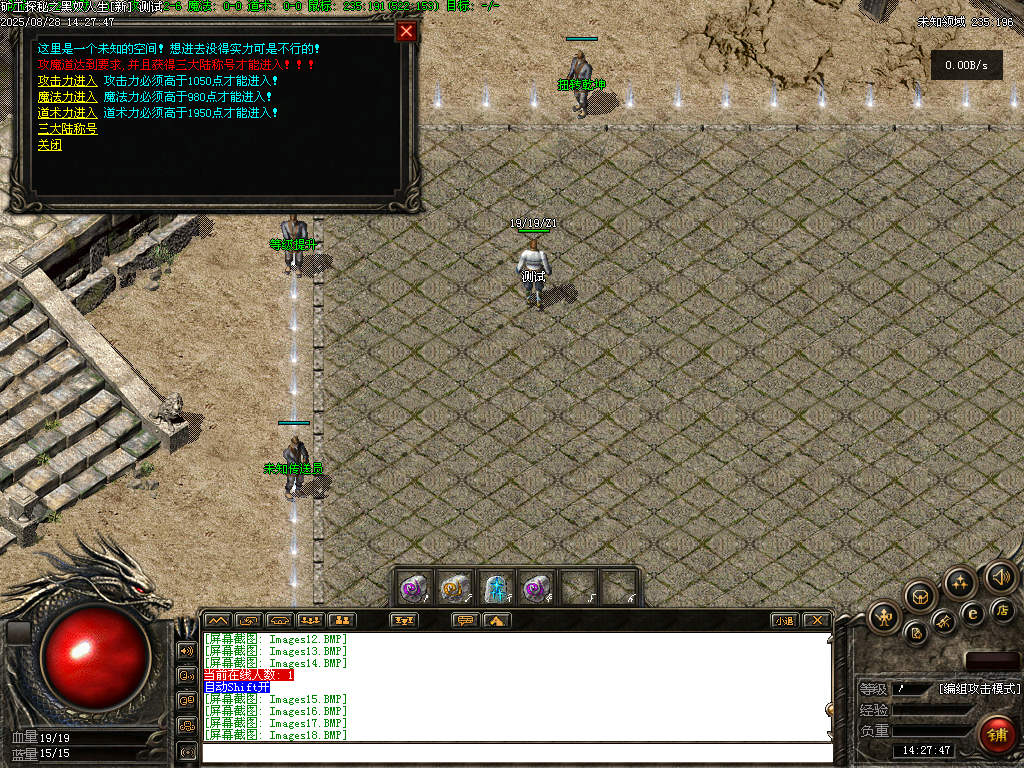Open the bag chest icon
1024x768 pixels.
[920, 597]
